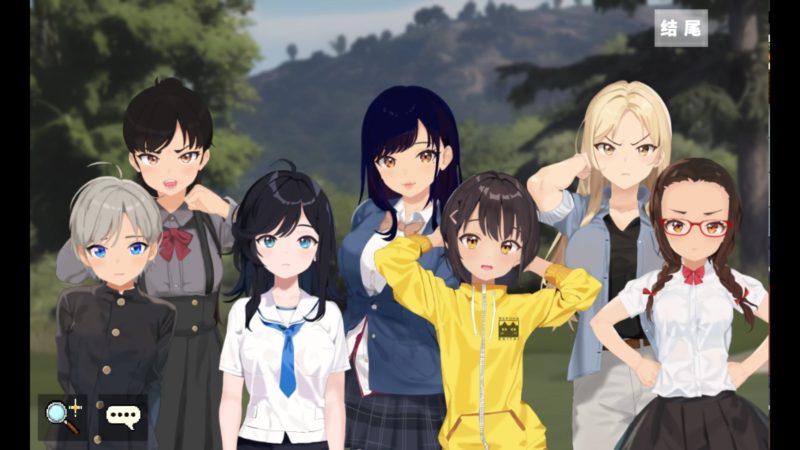800x450 pixels.
Task: Click the 结尾 button
Action: (681, 28)
